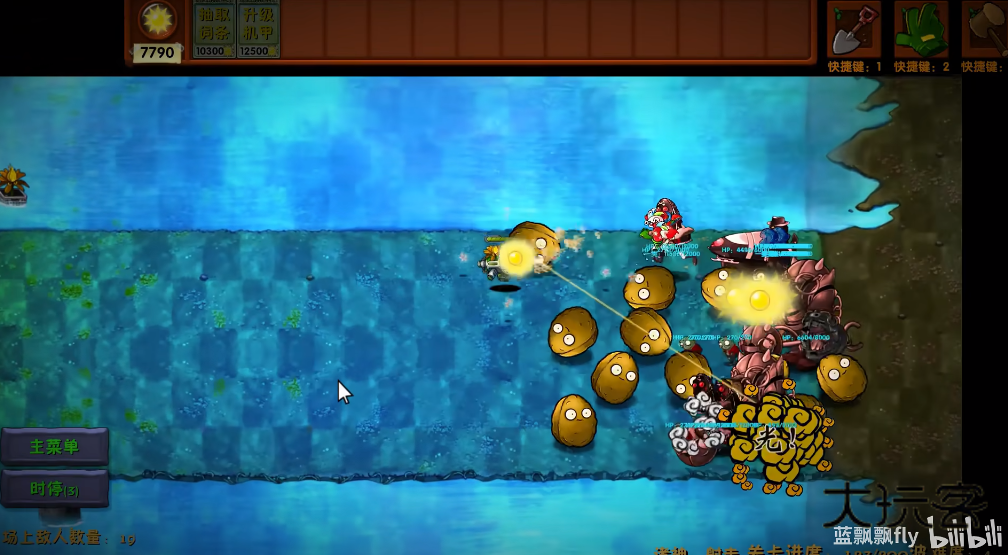Open the 主菜单 main menu button
Screen dimensions: 1008x555
[x=54, y=447]
